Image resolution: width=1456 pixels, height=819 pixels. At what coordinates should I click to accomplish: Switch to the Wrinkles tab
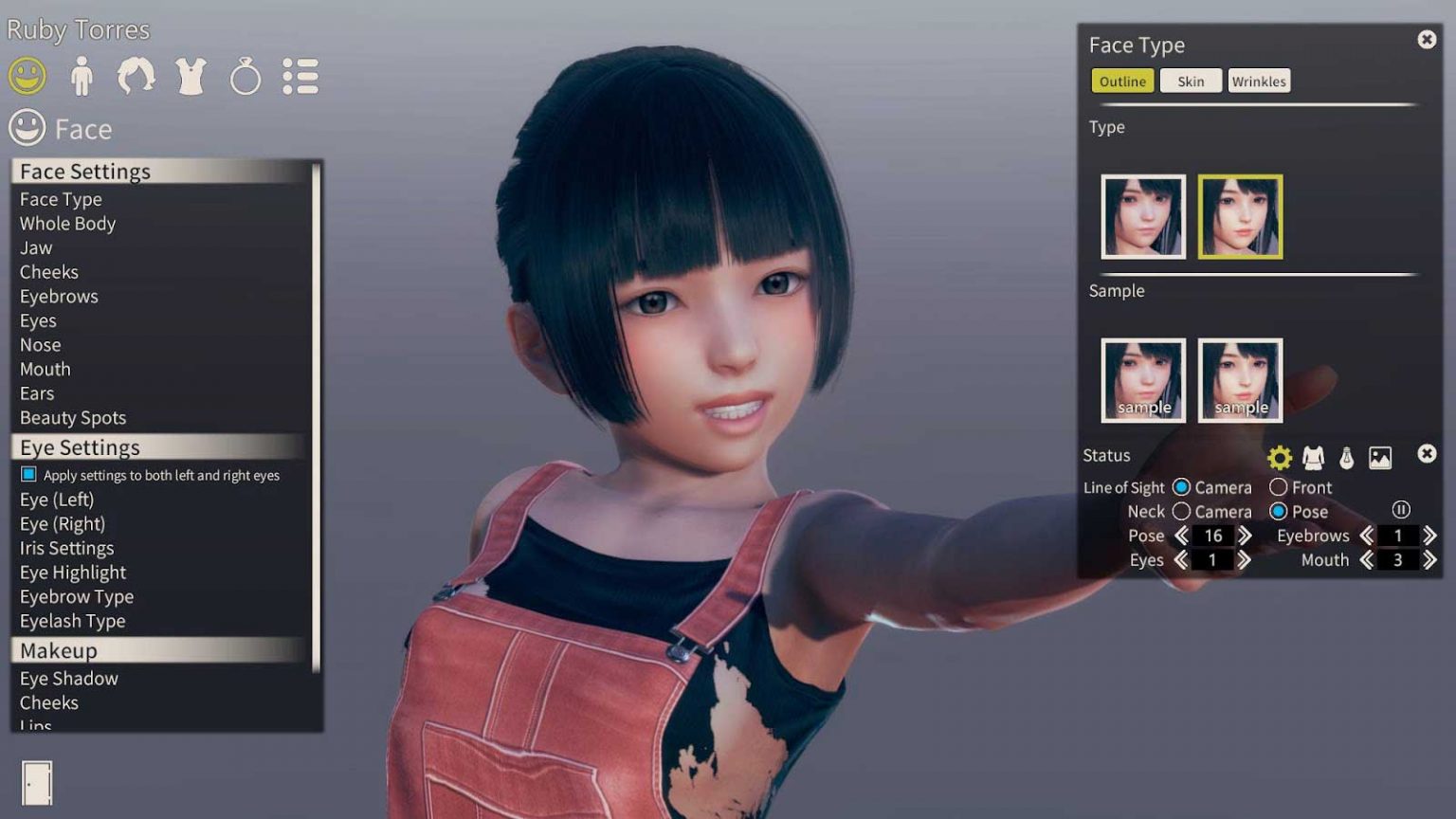(1259, 82)
